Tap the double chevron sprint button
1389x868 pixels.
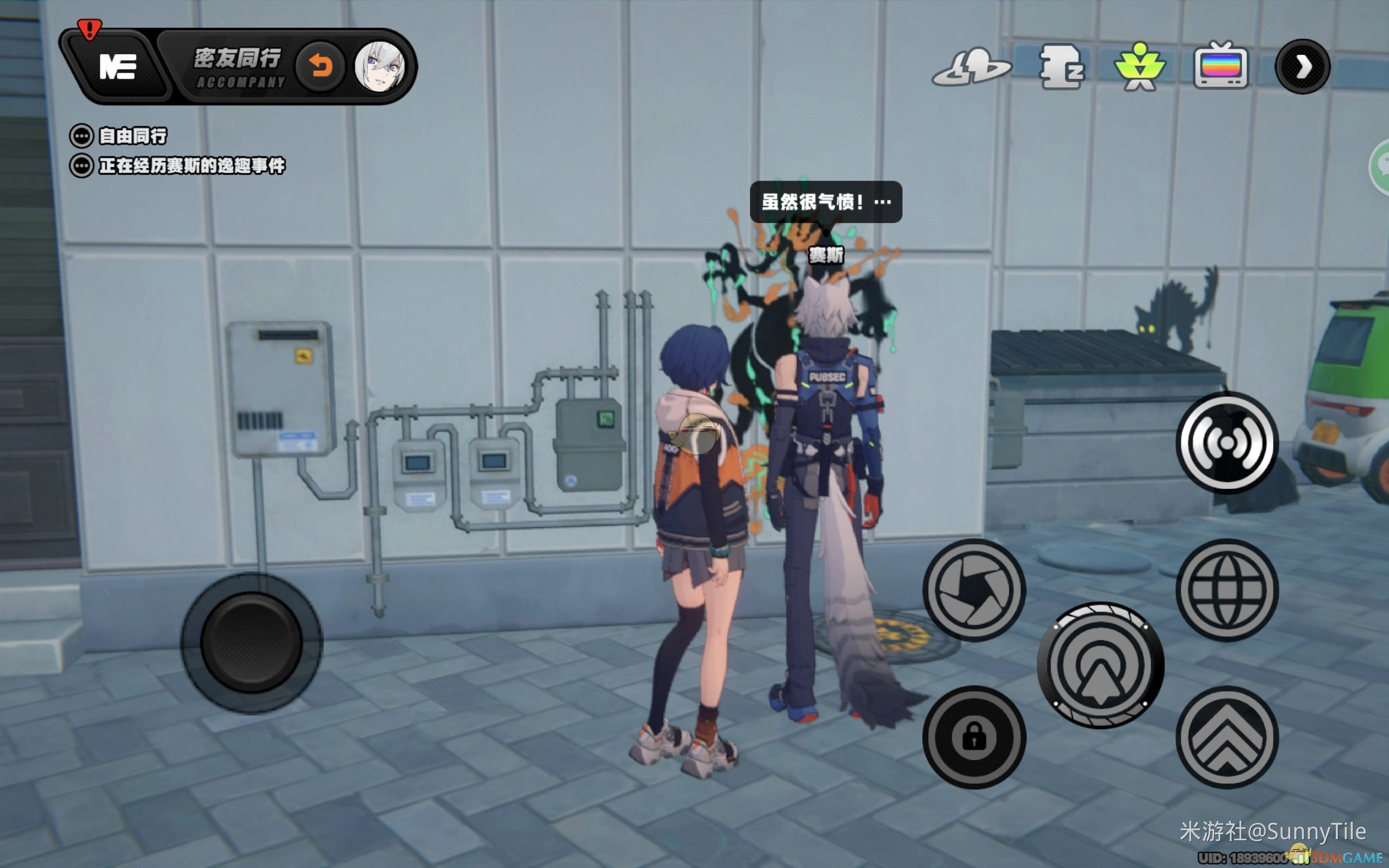click(1227, 737)
